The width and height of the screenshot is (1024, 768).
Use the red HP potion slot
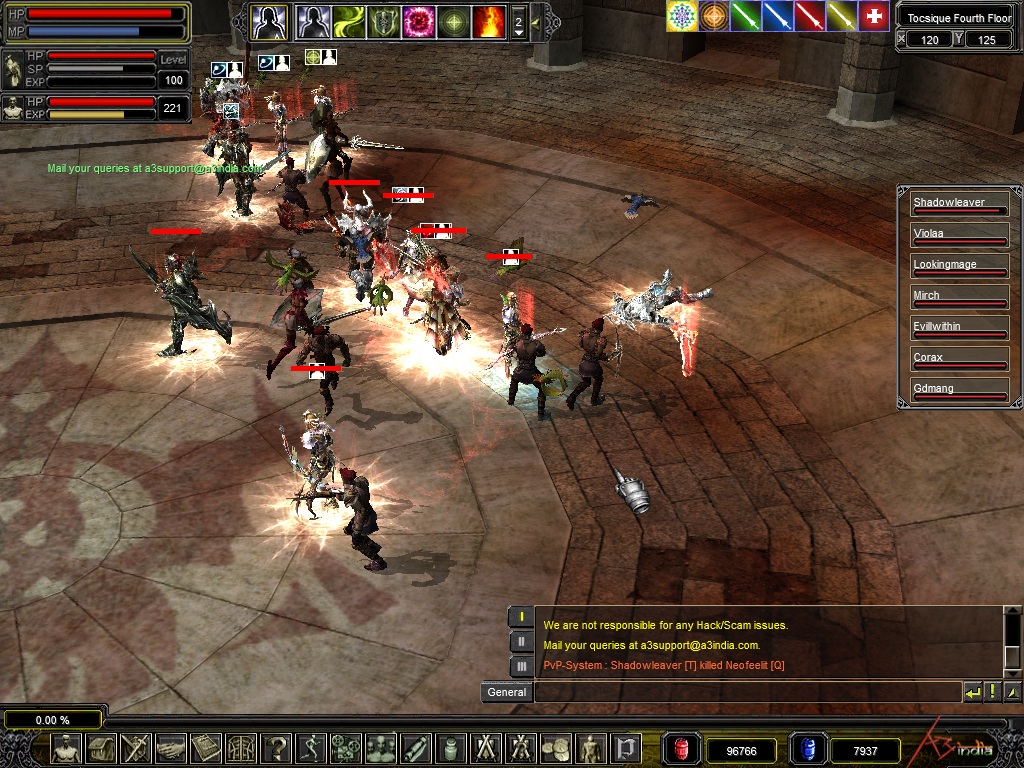pos(682,749)
